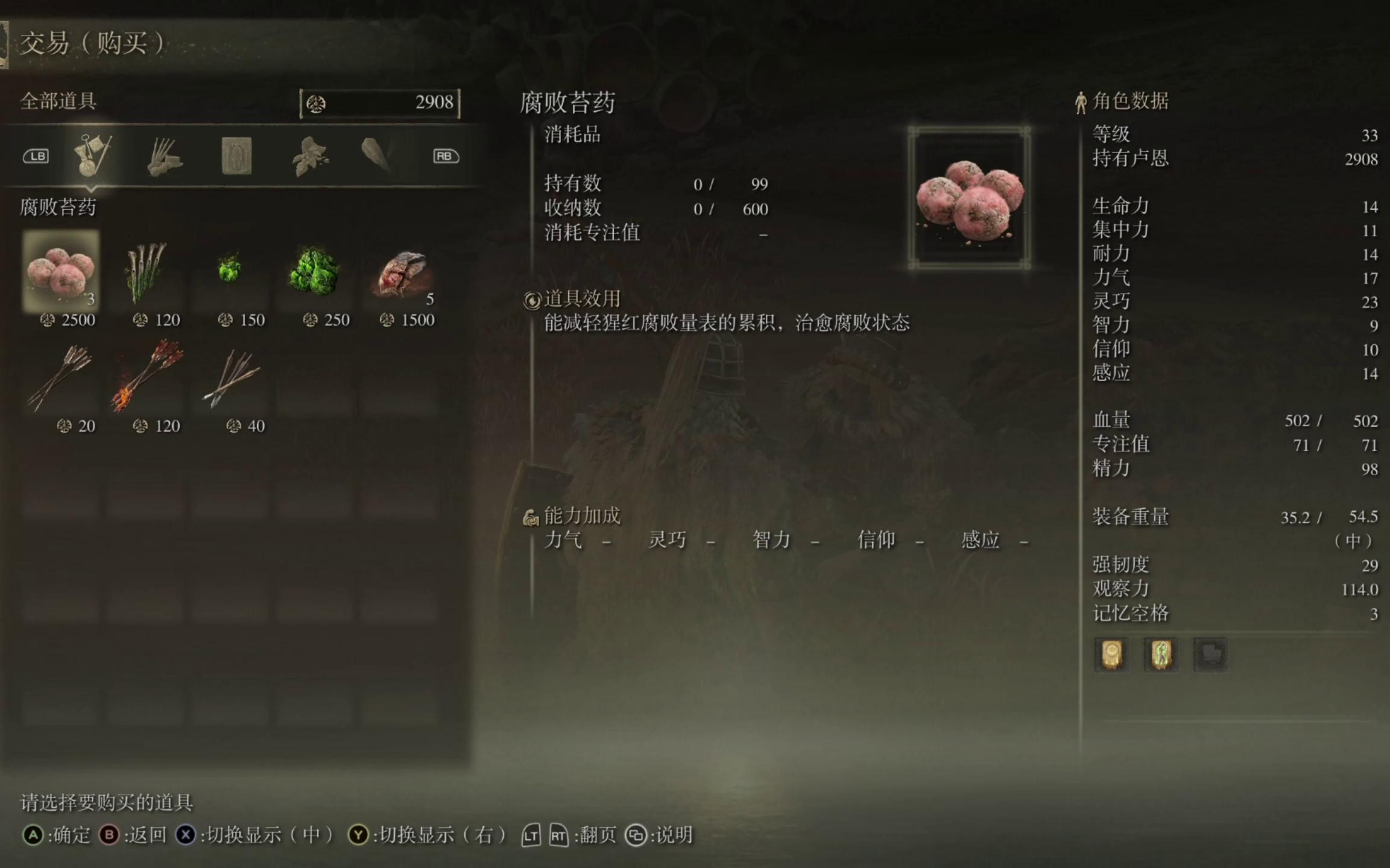The height and width of the screenshot is (868, 1390).
Task: Choose the bolts priced 40
Action: tap(231, 377)
